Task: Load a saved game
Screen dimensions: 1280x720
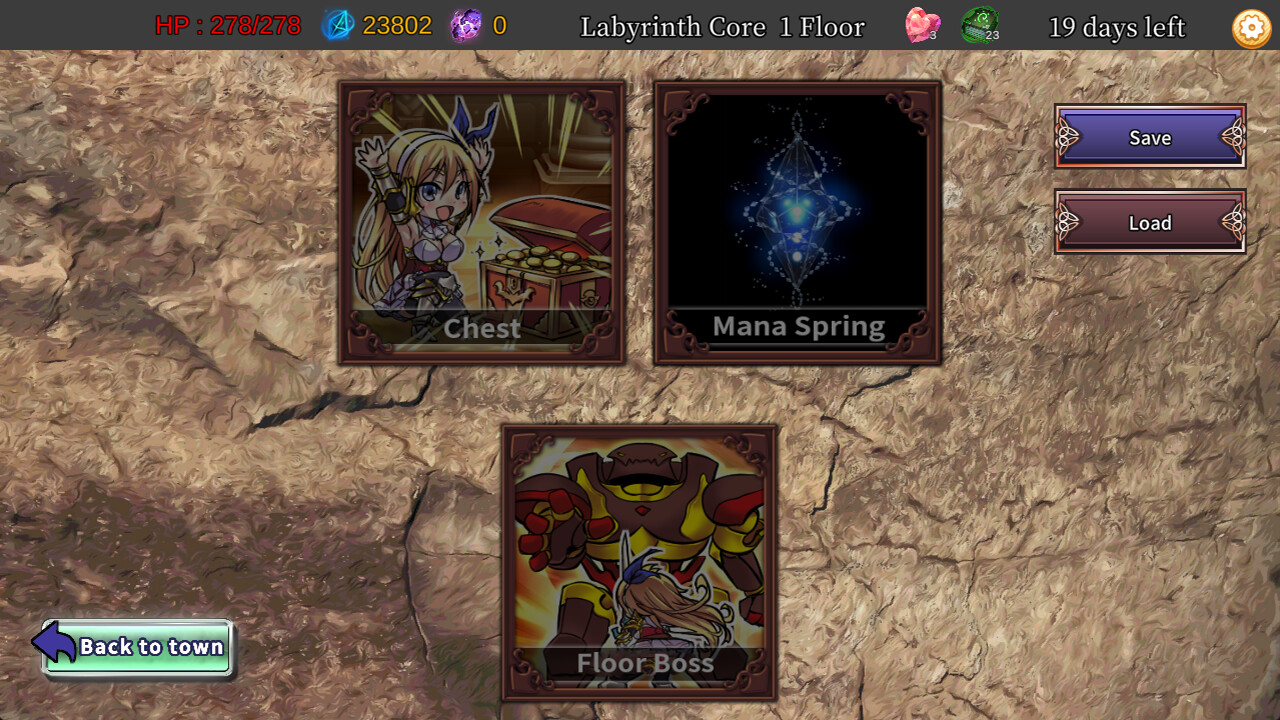Action: pos(1149,222)
